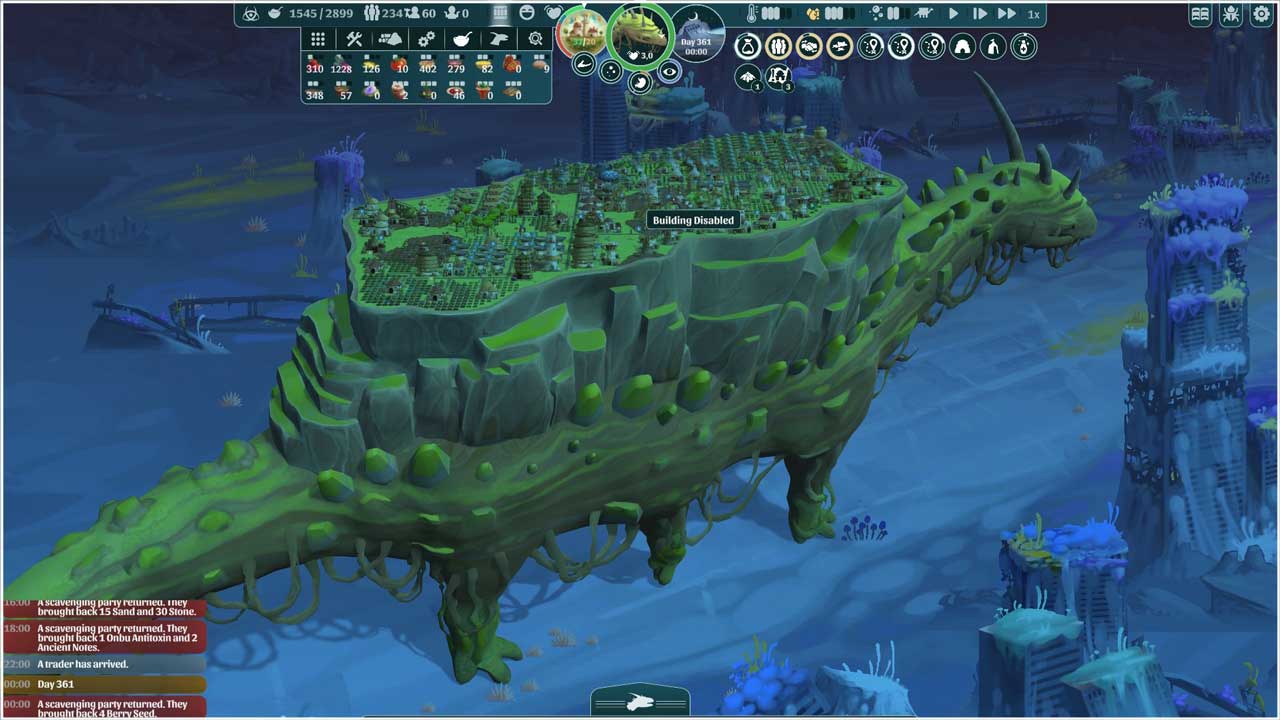The image size is (1280, 720).
Task: Click the bug report icon
Action: point(1229,14)
